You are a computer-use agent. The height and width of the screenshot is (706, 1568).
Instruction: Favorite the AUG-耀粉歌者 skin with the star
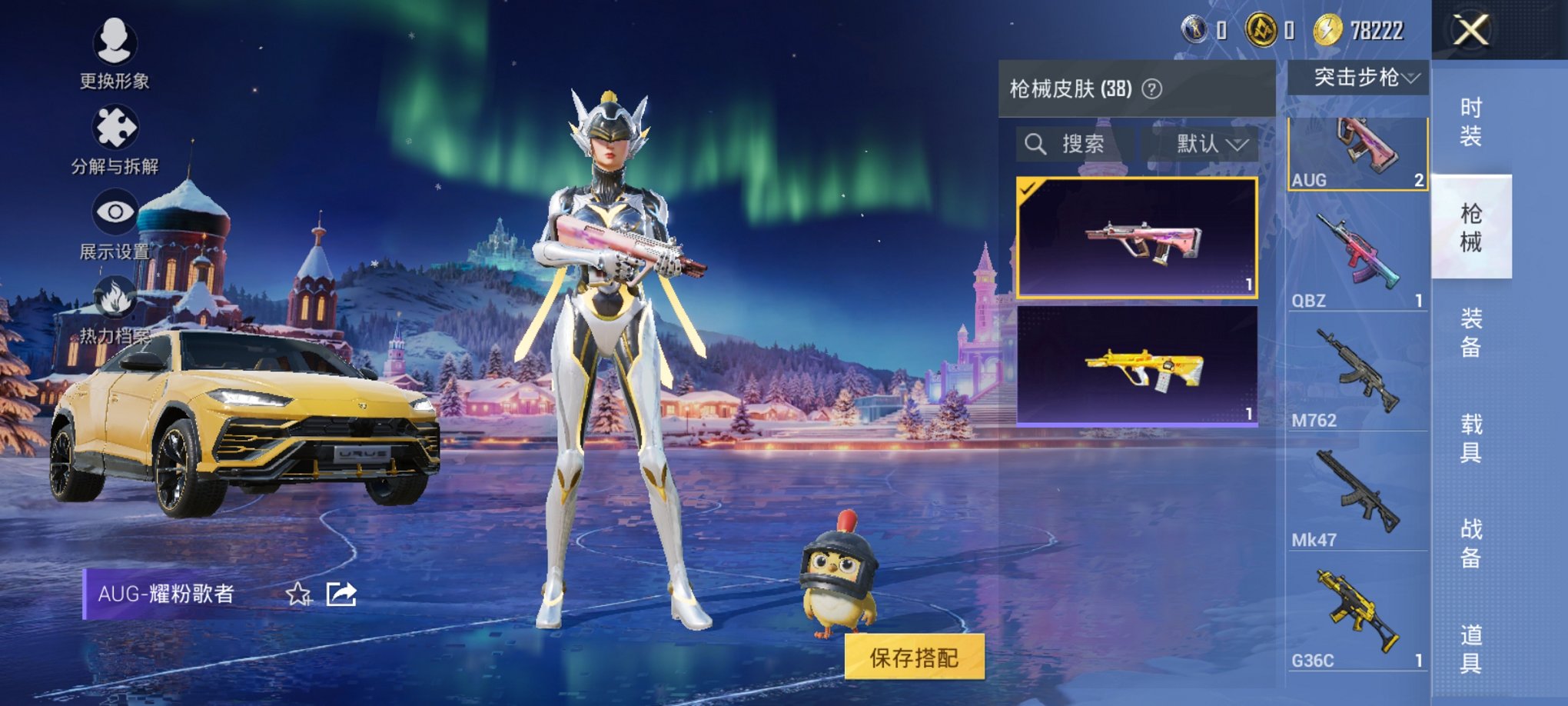point(298,594)
